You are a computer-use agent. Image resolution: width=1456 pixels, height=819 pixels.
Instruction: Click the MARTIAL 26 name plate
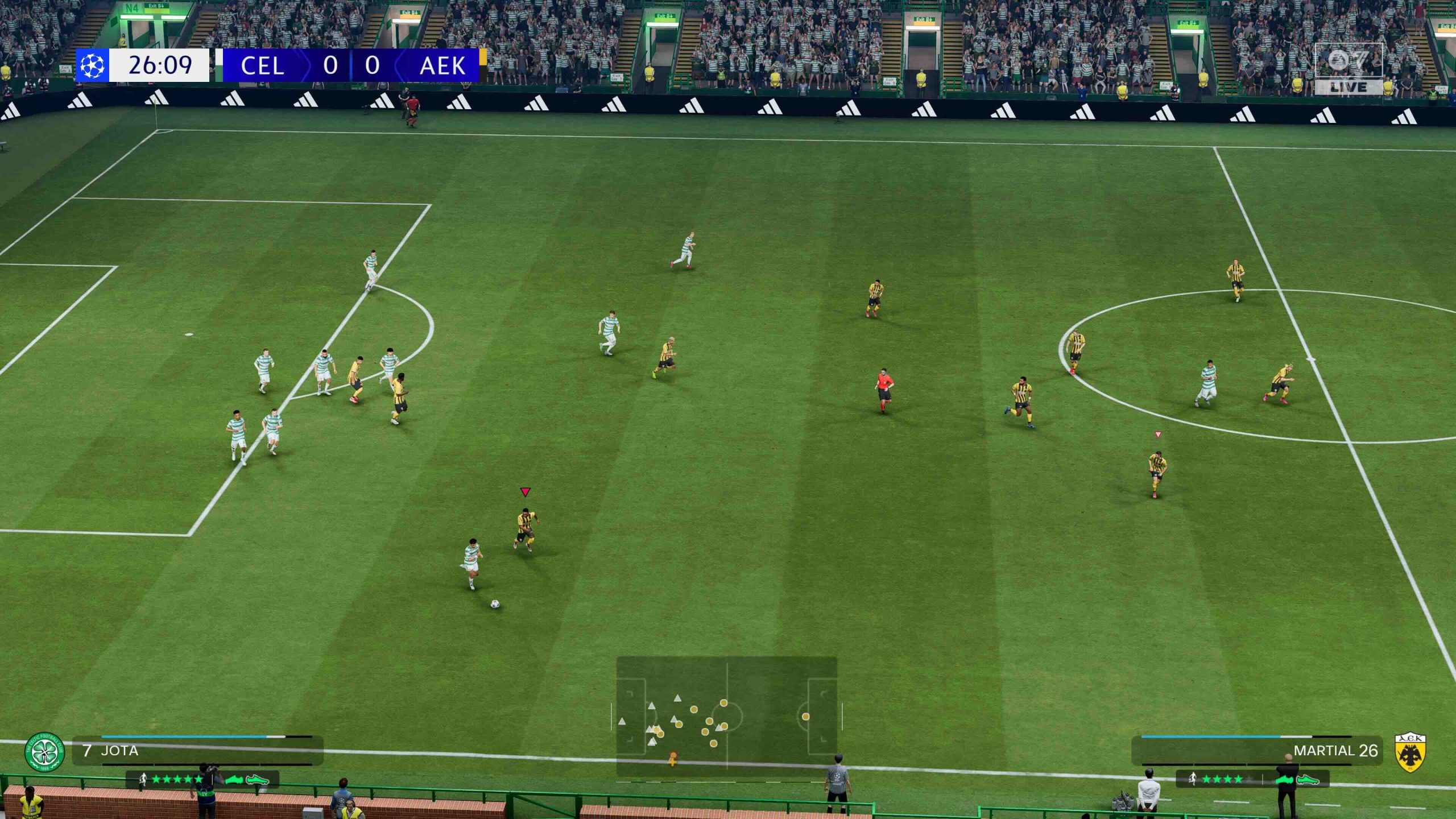[x=1302, y=750]
